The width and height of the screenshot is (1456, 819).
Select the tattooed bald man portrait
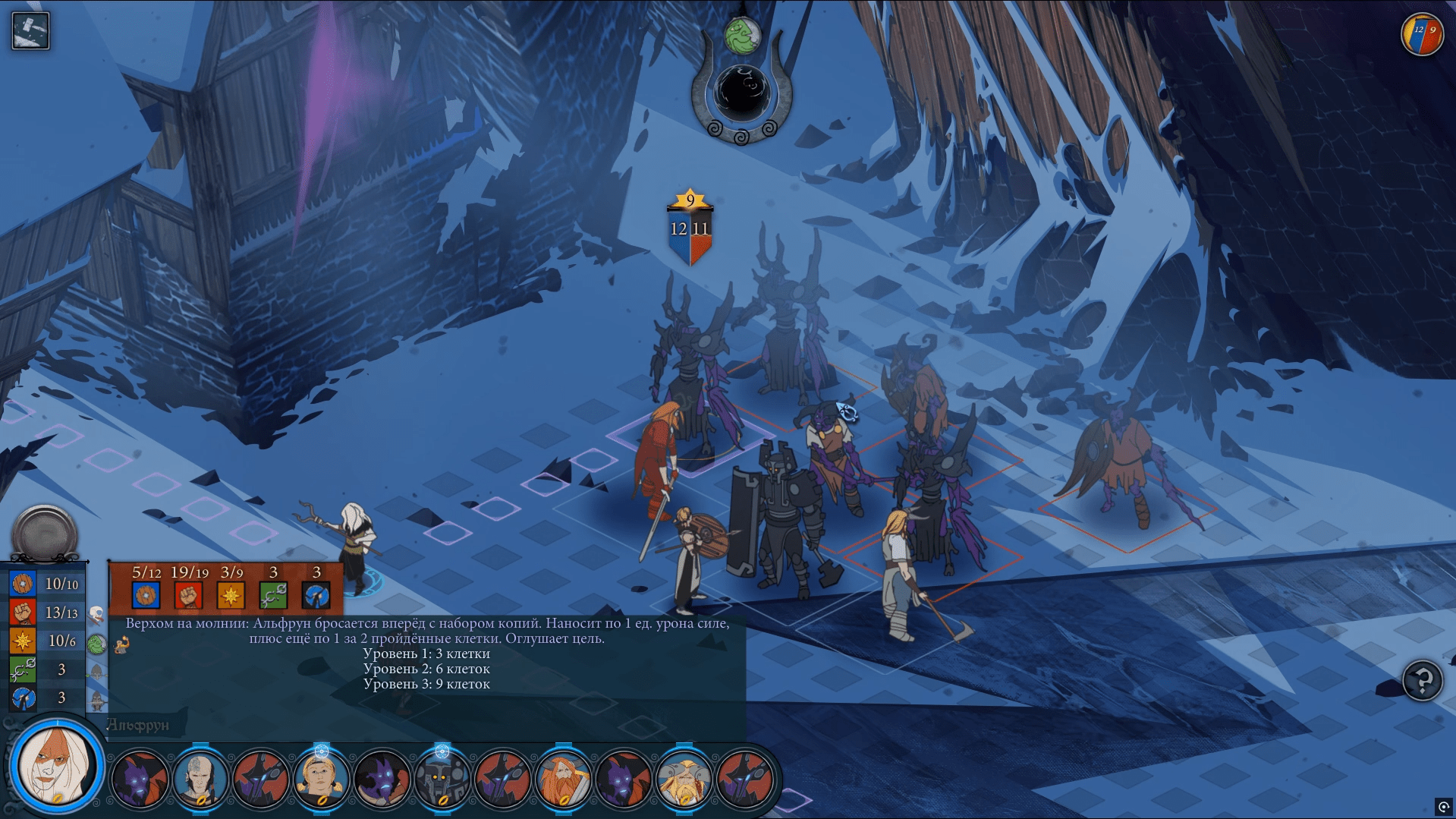200,778
